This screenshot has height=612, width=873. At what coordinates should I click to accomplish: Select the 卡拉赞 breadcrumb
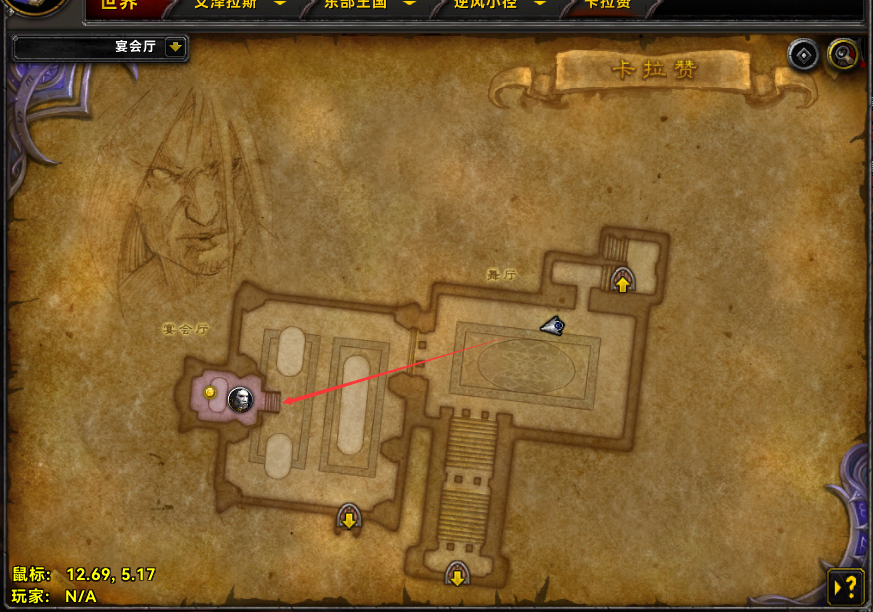608,5
